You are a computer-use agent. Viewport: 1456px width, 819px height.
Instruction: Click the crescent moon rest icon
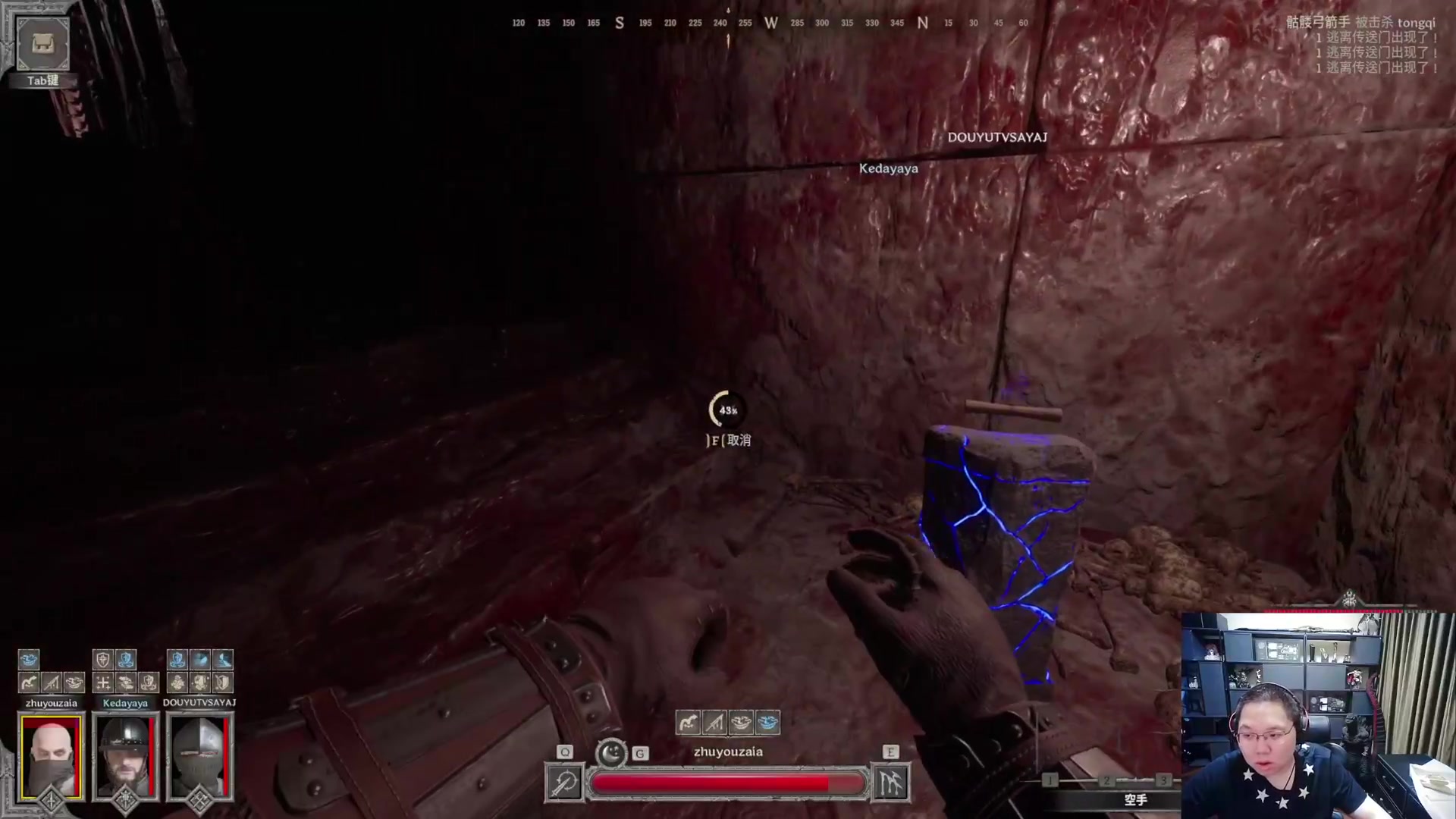pos(611,753)
